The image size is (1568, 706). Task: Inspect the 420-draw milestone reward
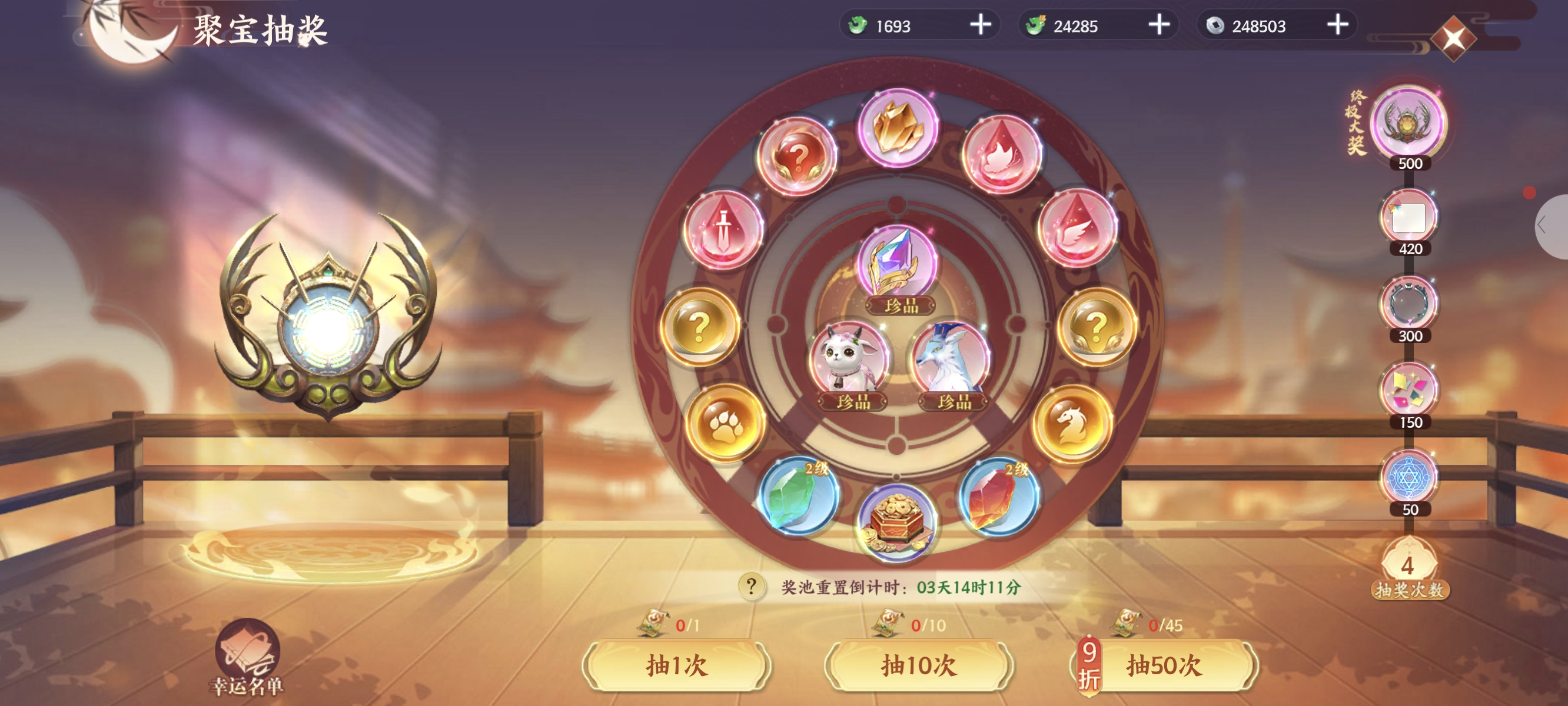click(x=1409, y=217)
